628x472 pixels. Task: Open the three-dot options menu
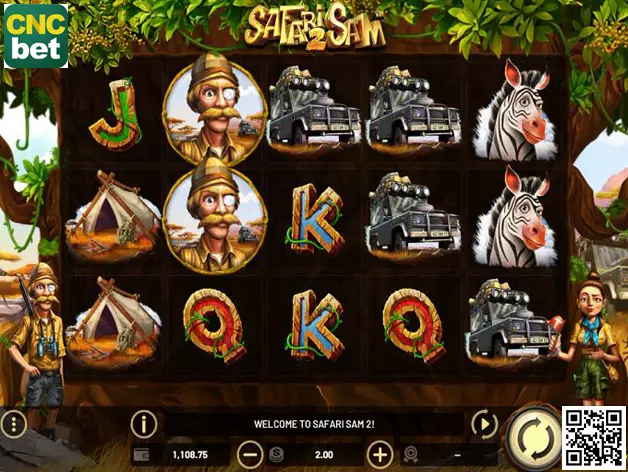13,423
